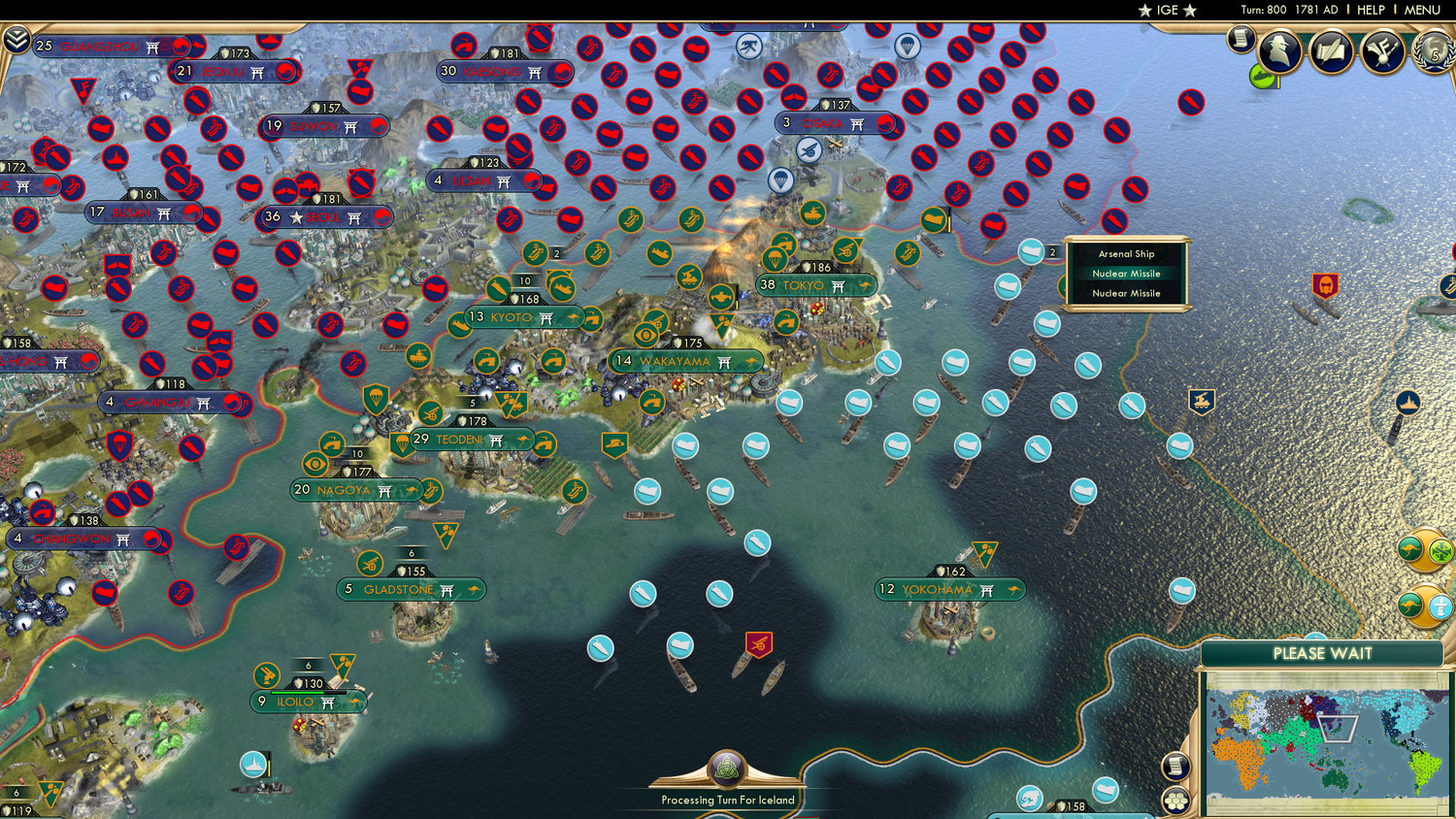Click the Processing Turn globe at bottom center
The height and width of the screenshot is (819, 1456).
pos(728,770)
